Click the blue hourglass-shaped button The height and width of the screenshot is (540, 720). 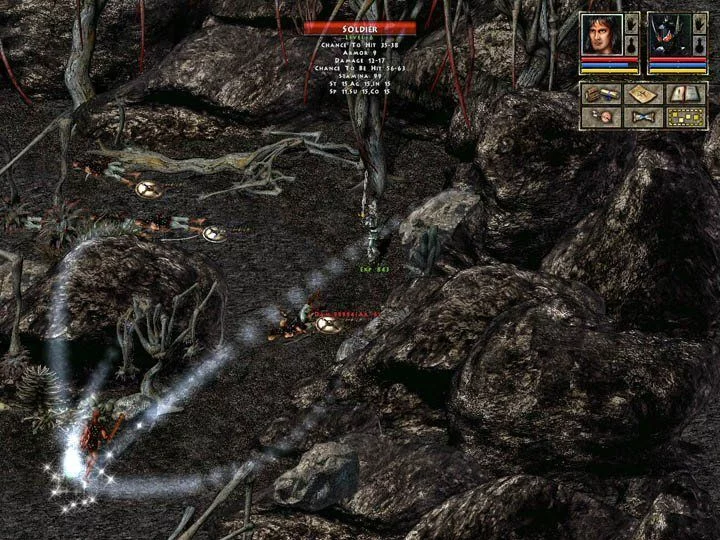(x=643, y=116)
